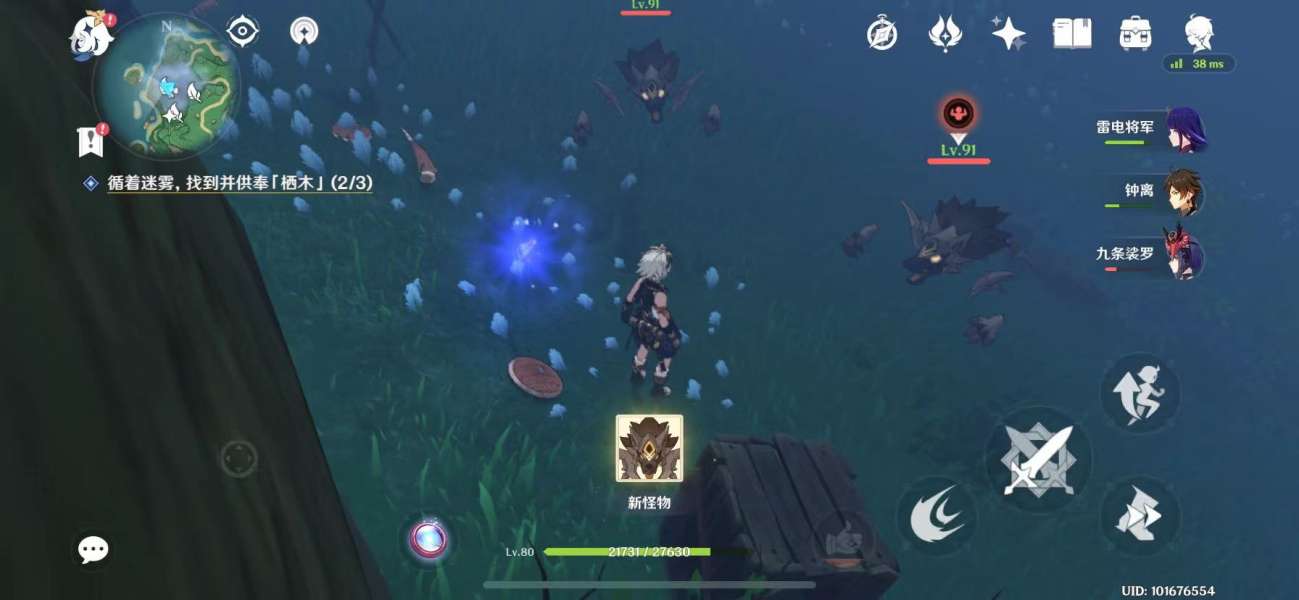Open the quest log exclamation icon

point(90,141)
